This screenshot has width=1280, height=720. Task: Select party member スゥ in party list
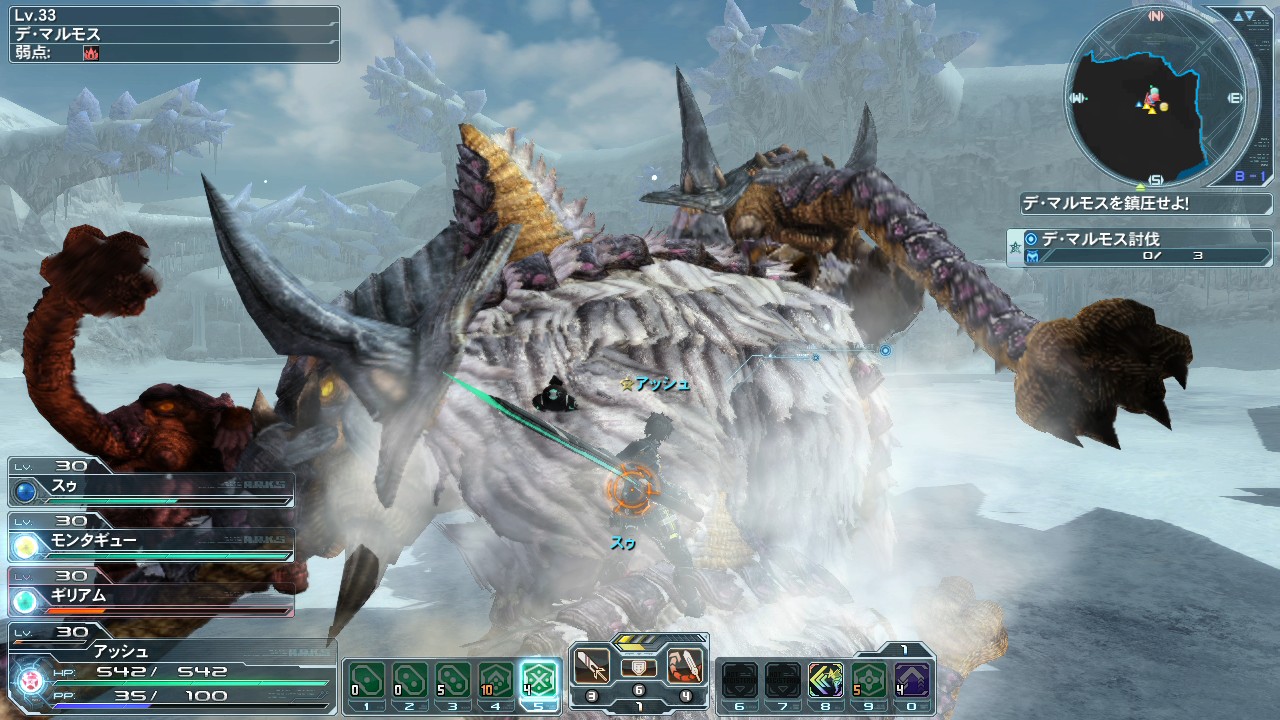coord(150,487)
